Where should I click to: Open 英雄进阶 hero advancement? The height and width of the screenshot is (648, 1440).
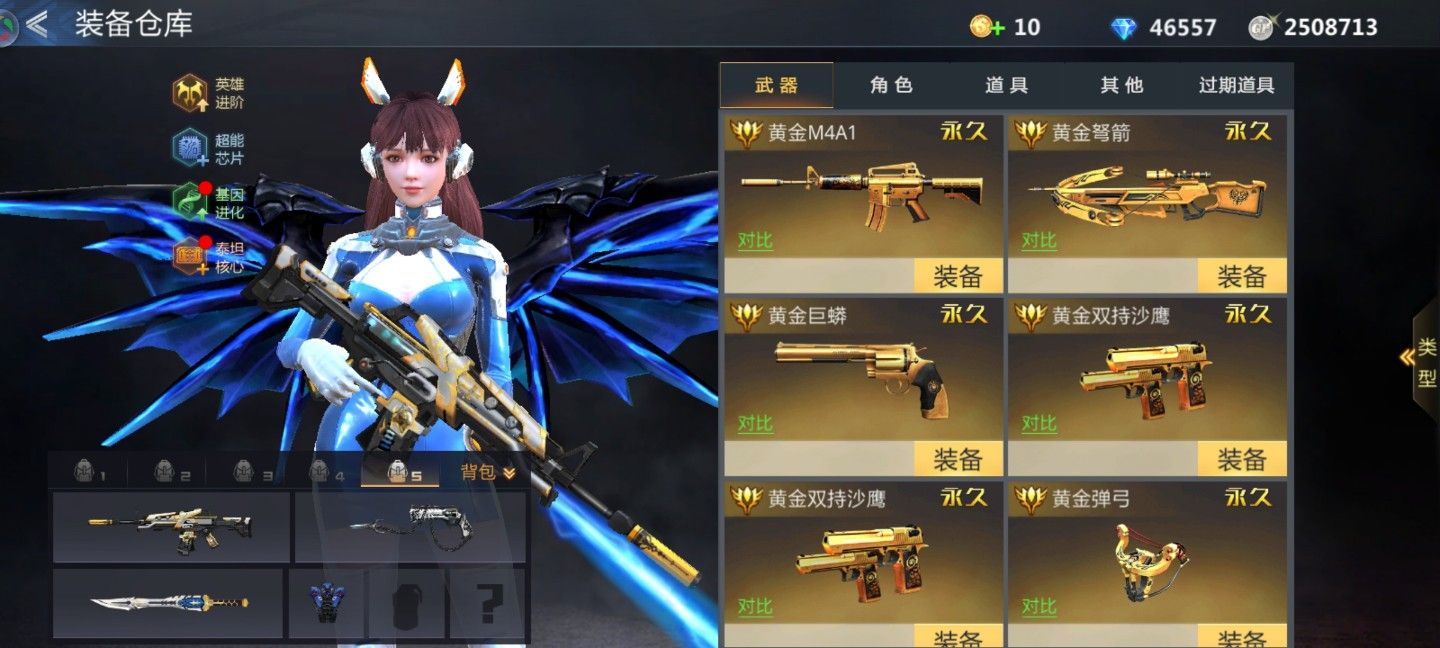tap(208, 93)
